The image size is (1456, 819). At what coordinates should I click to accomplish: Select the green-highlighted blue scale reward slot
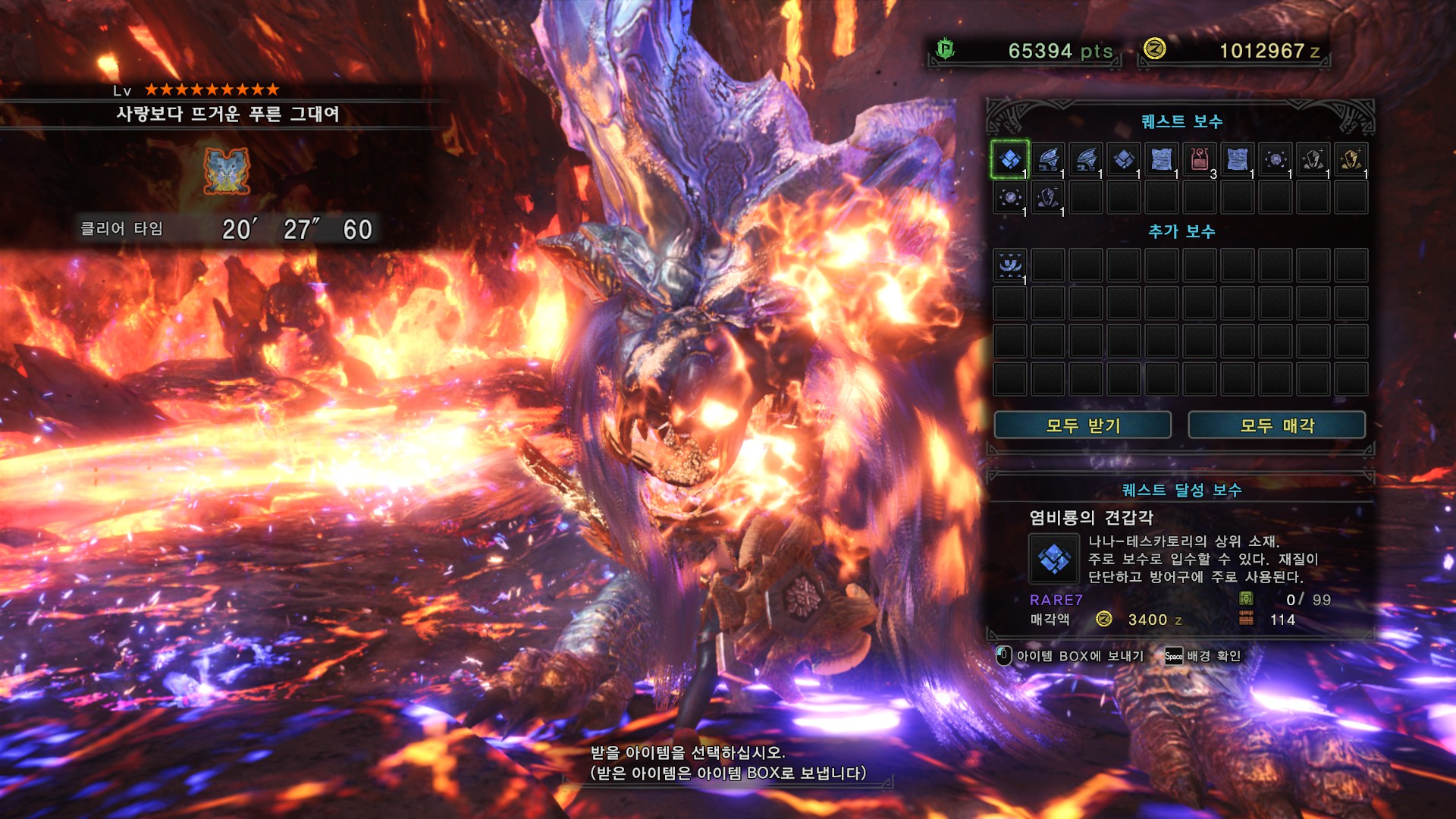tap(1009, 159)
